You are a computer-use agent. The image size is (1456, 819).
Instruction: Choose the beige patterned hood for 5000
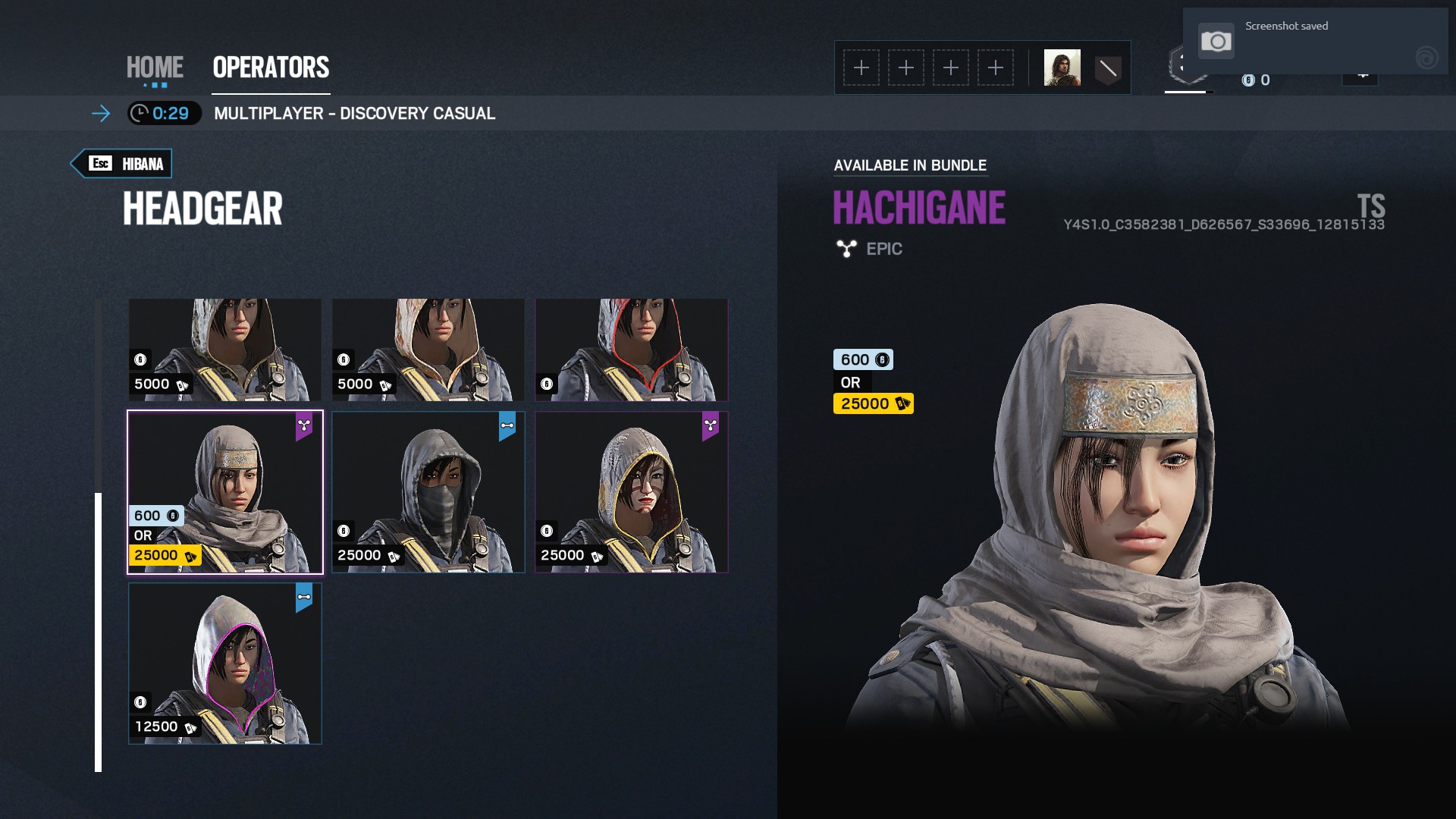[x=428, y=350]
